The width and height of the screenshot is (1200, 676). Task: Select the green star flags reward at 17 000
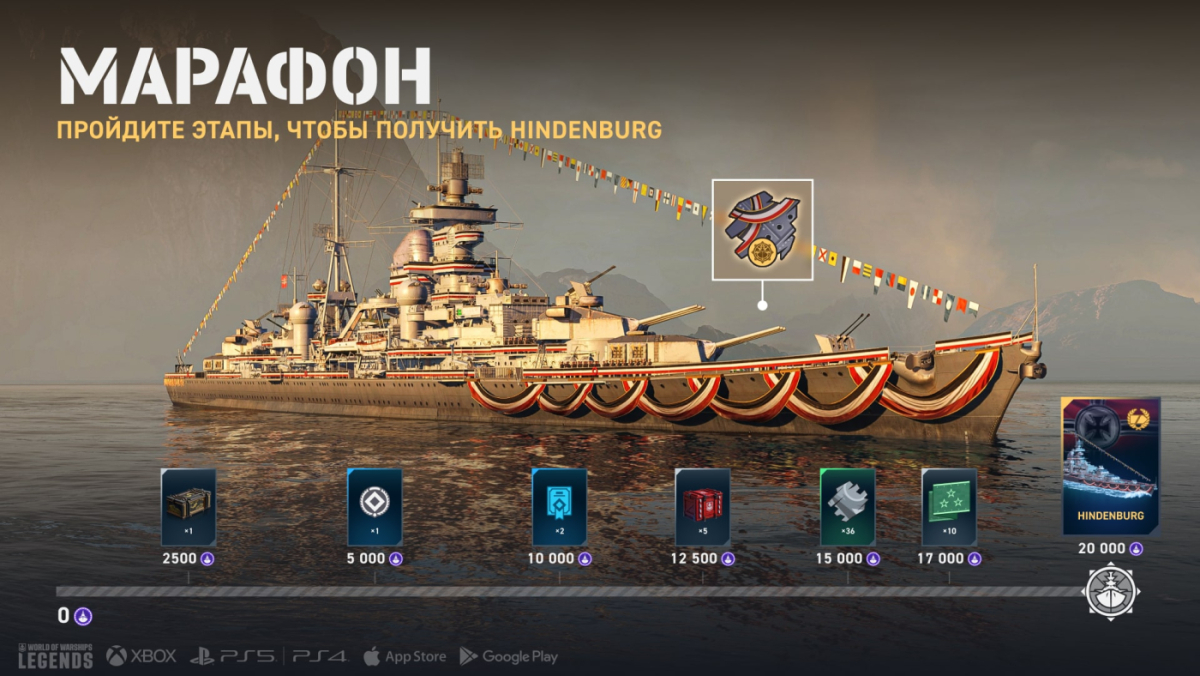pyautogui.click(x=949, y=506)
